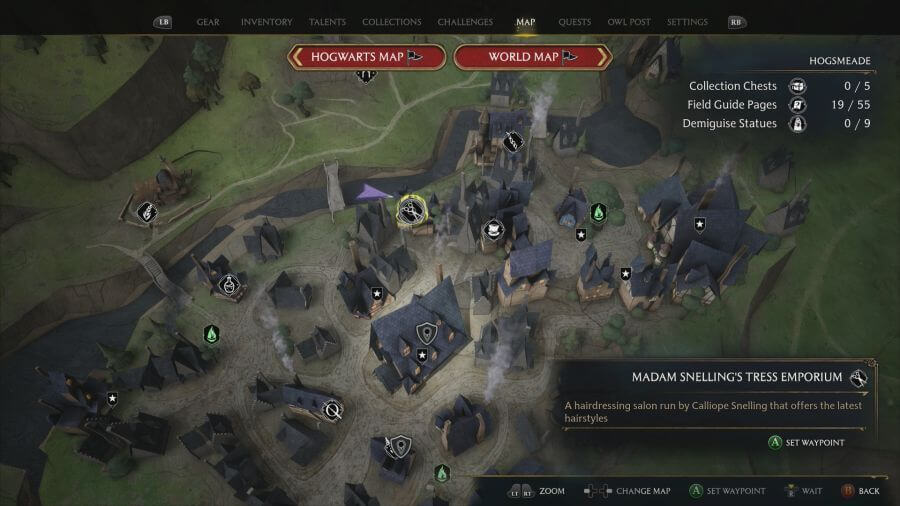Open the Settings tab
The height and width of the screenshot is (506, 900).
pos(687,22)
